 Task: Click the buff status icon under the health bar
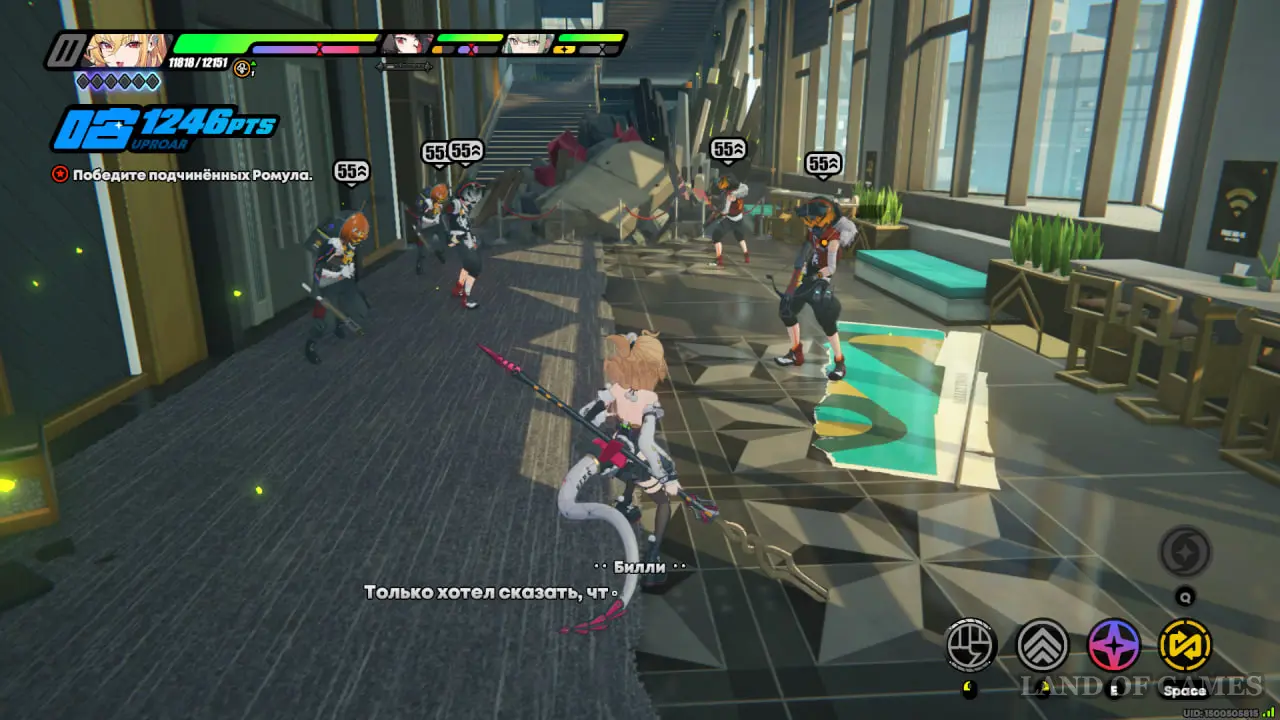tap(242, 68)
